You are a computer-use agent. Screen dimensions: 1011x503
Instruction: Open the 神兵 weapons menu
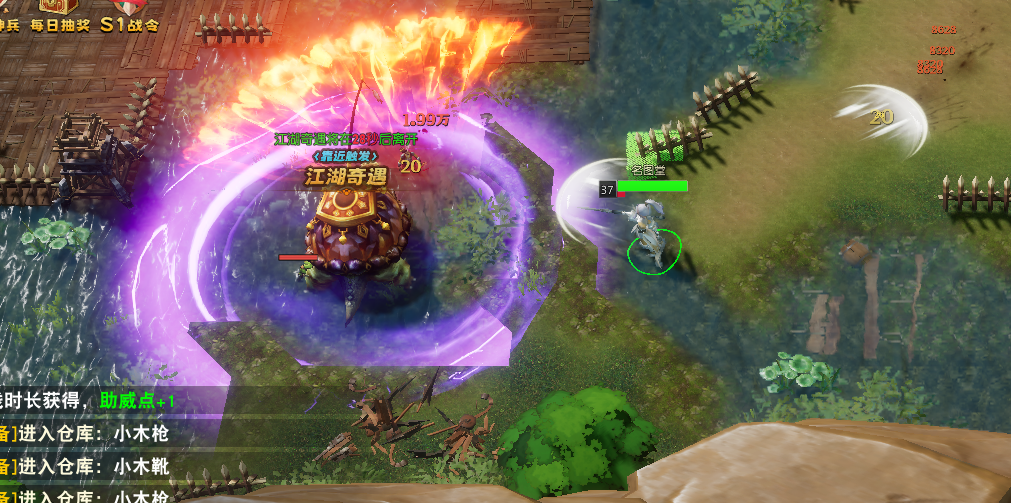coord(8,16)
